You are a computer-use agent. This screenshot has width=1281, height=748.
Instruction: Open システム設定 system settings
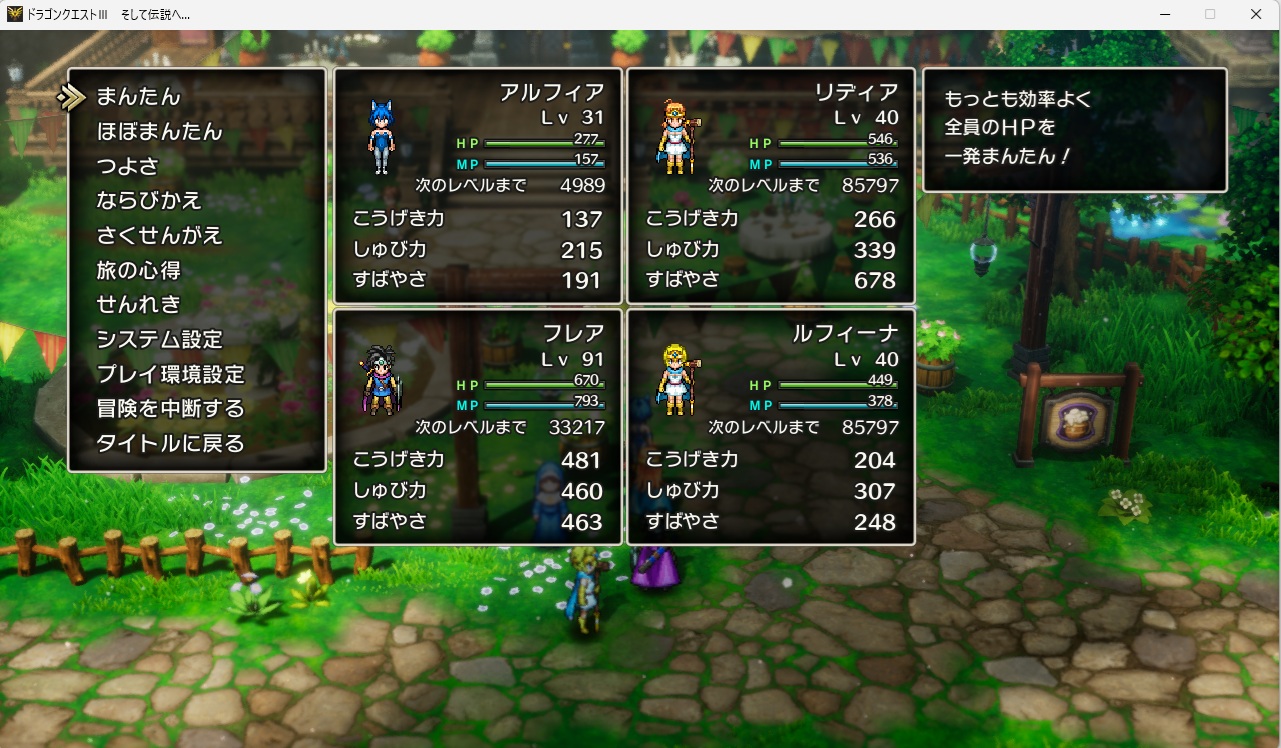[159, 339]
